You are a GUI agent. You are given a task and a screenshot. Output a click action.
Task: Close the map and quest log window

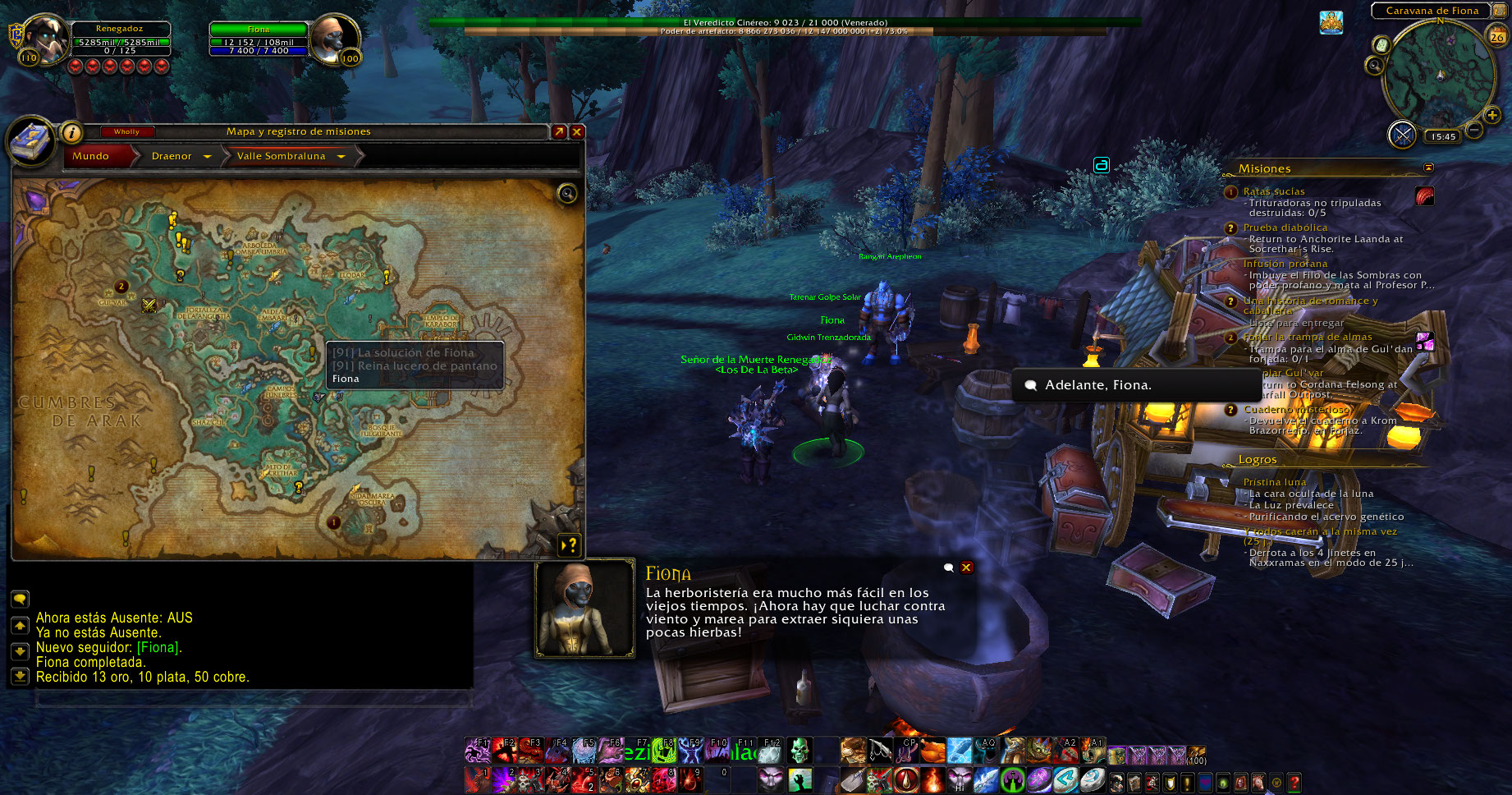point(577,131)
